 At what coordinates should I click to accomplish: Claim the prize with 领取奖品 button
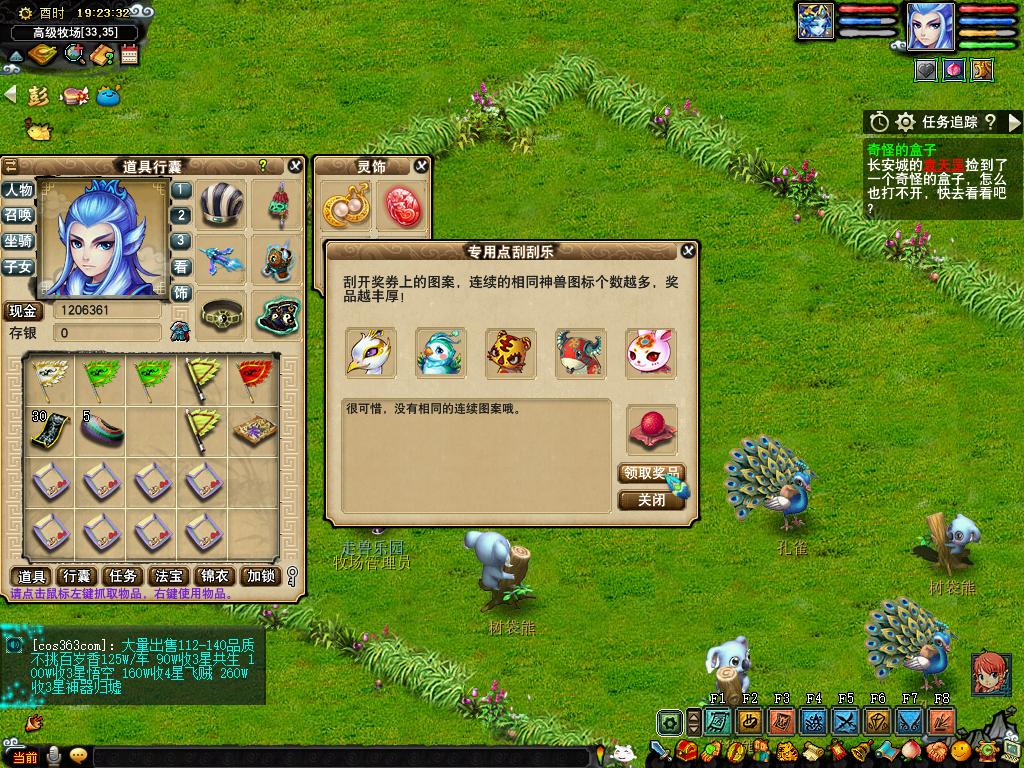coord(650,474)
